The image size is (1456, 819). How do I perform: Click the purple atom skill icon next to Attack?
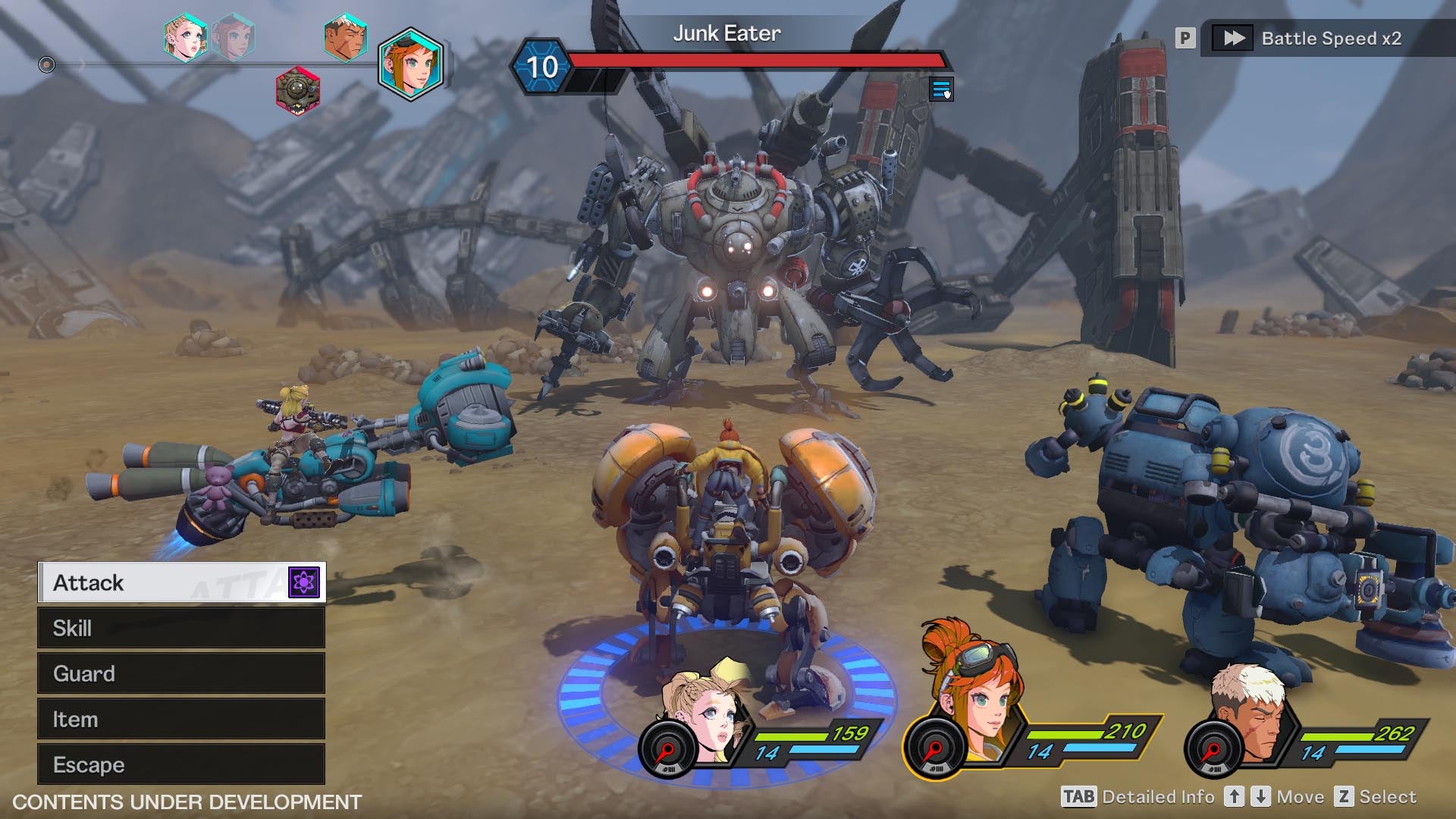point(303,582)
